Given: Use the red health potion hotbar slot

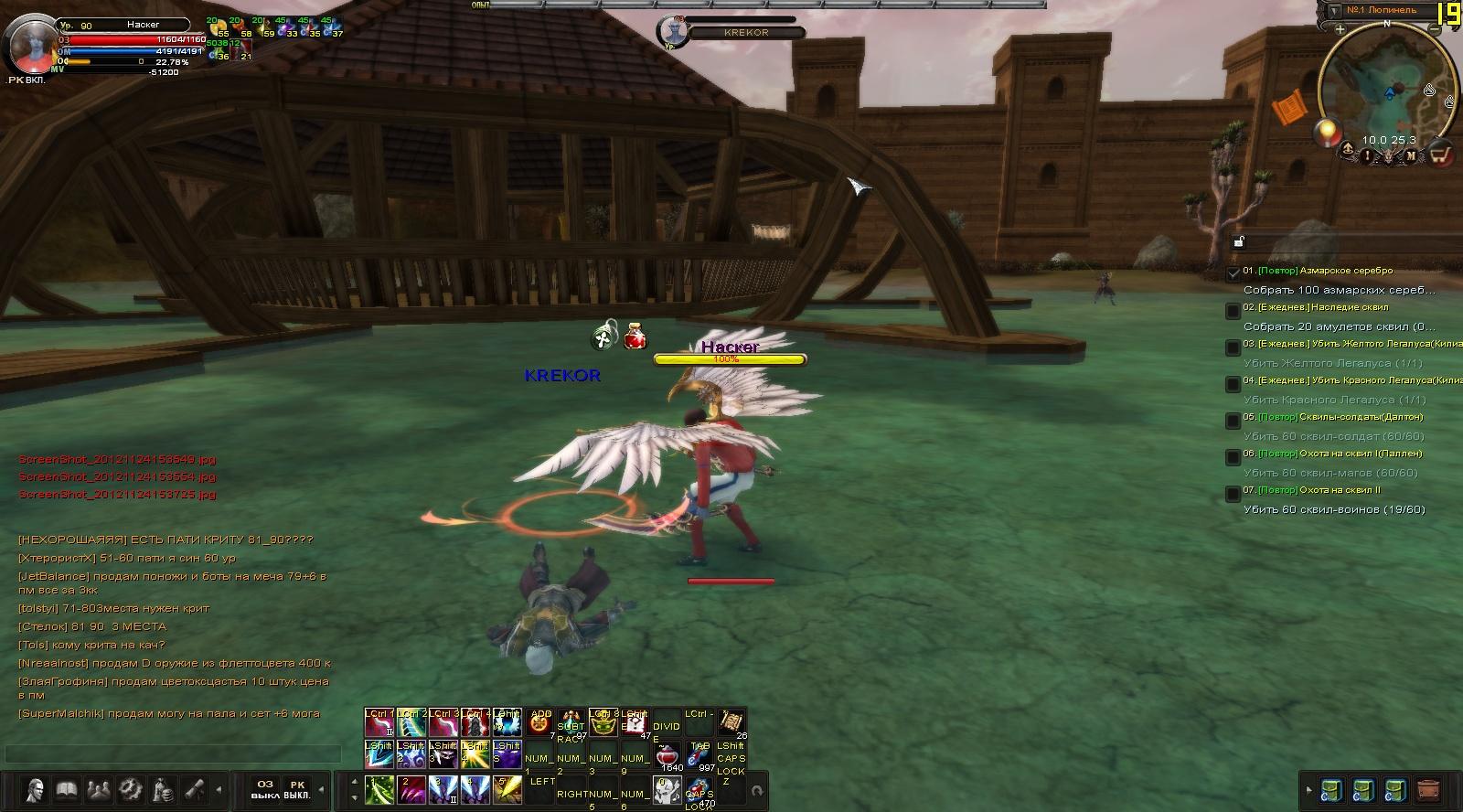Looking at the screenshot, I should (669, 757).
